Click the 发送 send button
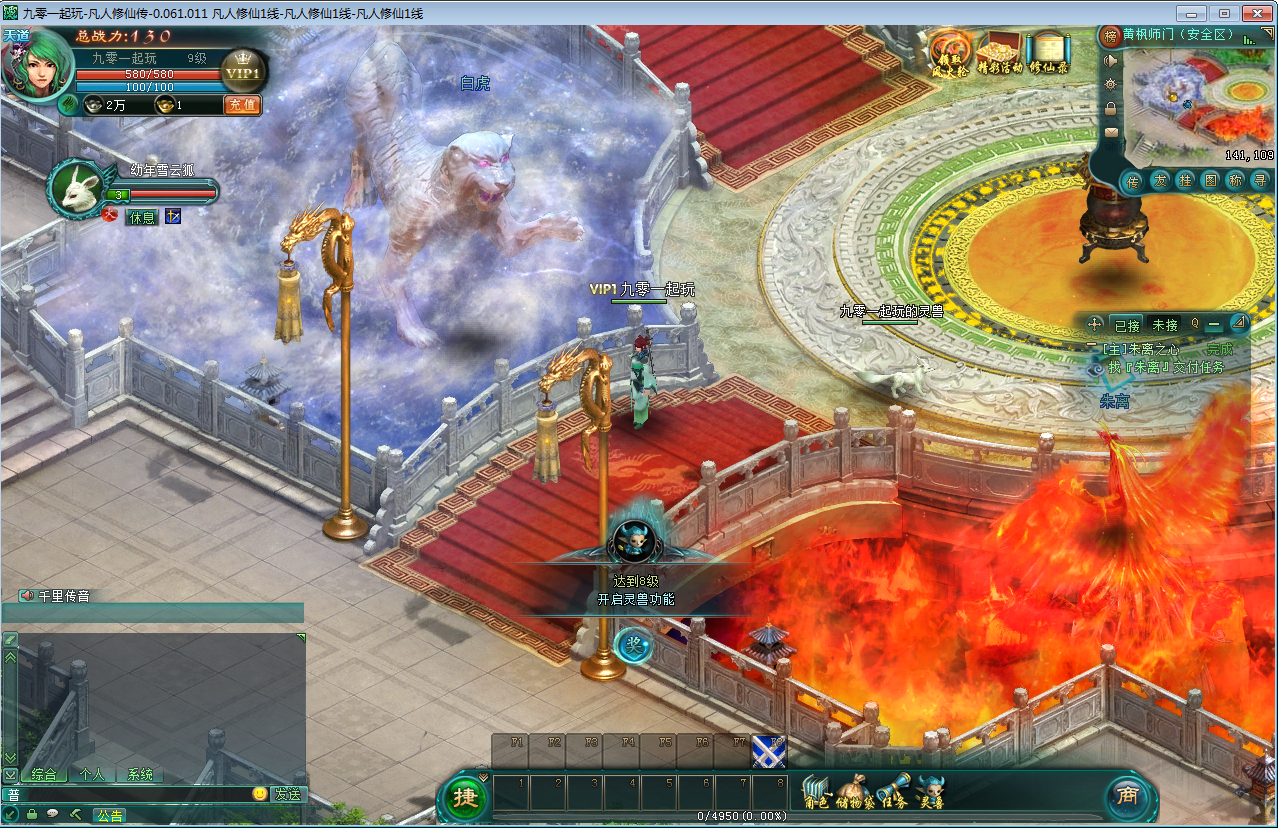This screenshot has height=828, width=1278. (288, 794)
